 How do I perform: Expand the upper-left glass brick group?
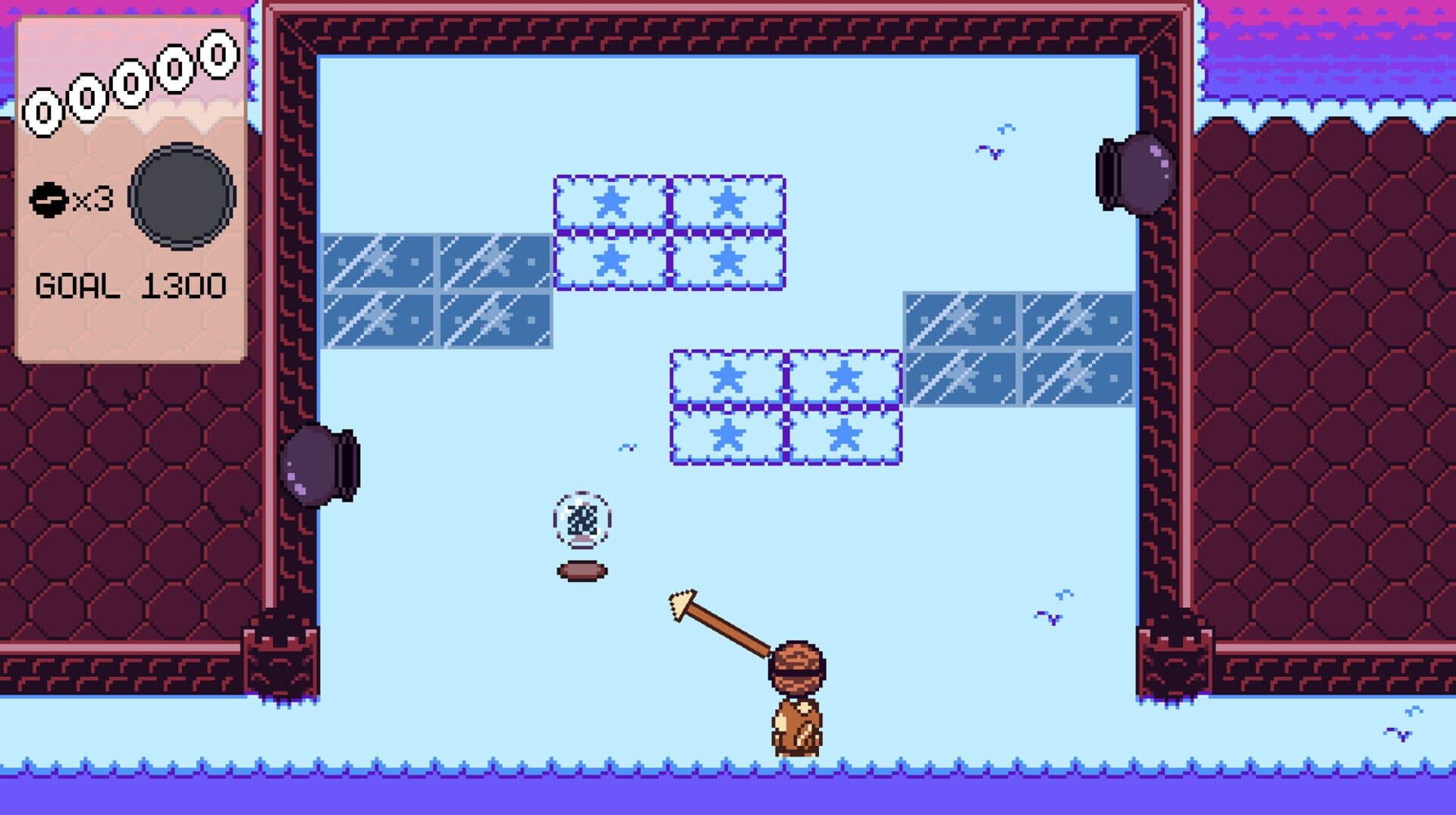point(436,292)
